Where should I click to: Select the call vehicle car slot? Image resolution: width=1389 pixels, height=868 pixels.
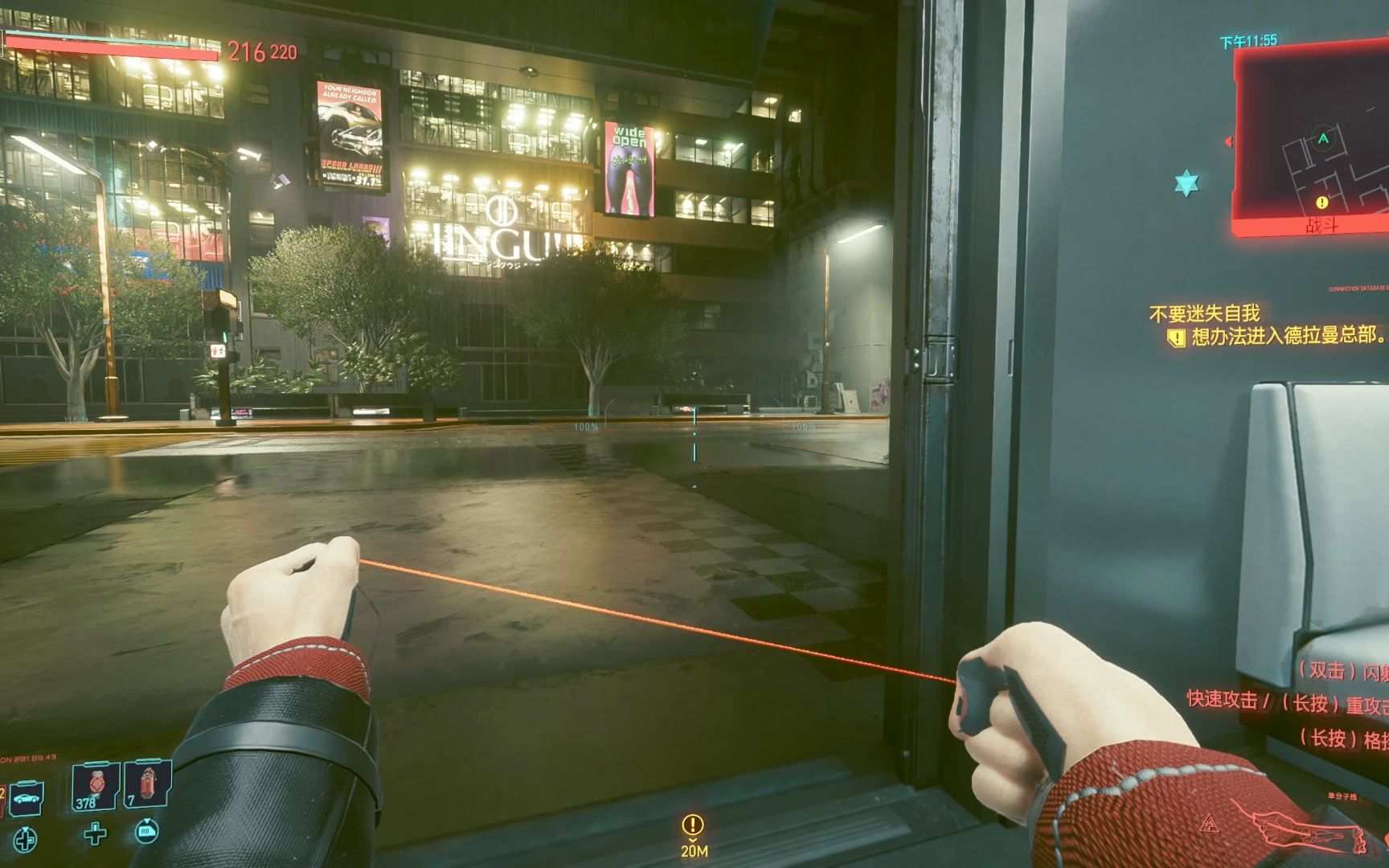point(26,799)
